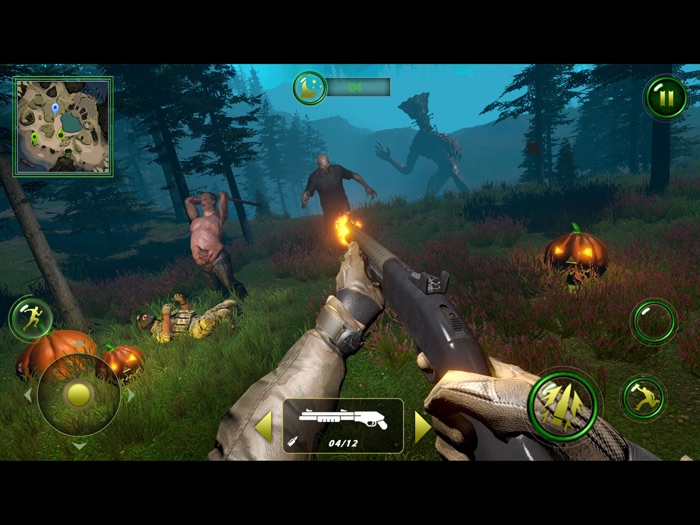Tap the melee attack figure button
Image resolution: width=700 pixels, height=525 pixels.
pyautogui.click(x=643, y=397)
